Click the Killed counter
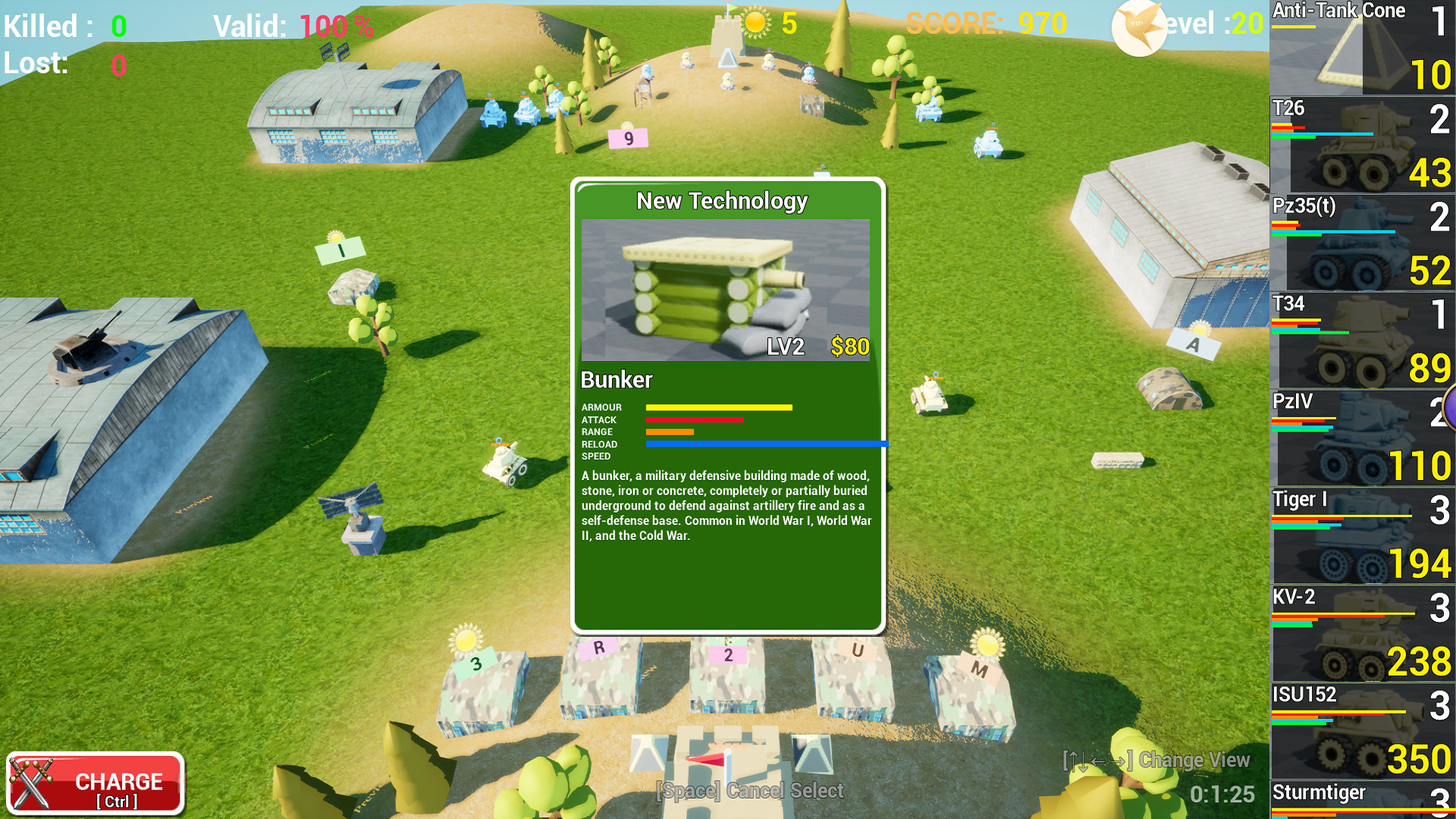This screenshot has width=1456, height=819. pyautogui.click(x=64, y=26)
